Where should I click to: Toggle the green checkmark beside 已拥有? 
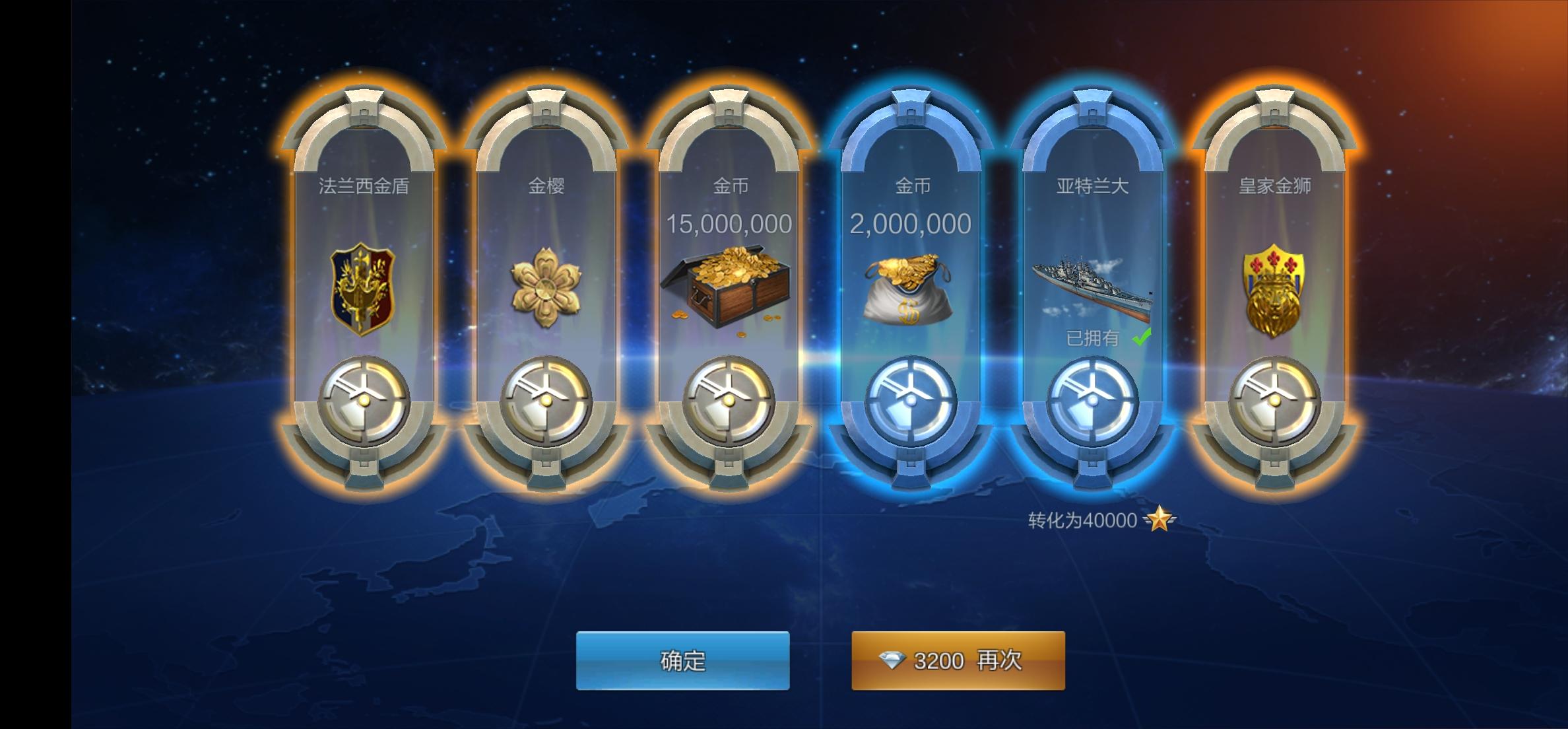tap(1141, 338)
